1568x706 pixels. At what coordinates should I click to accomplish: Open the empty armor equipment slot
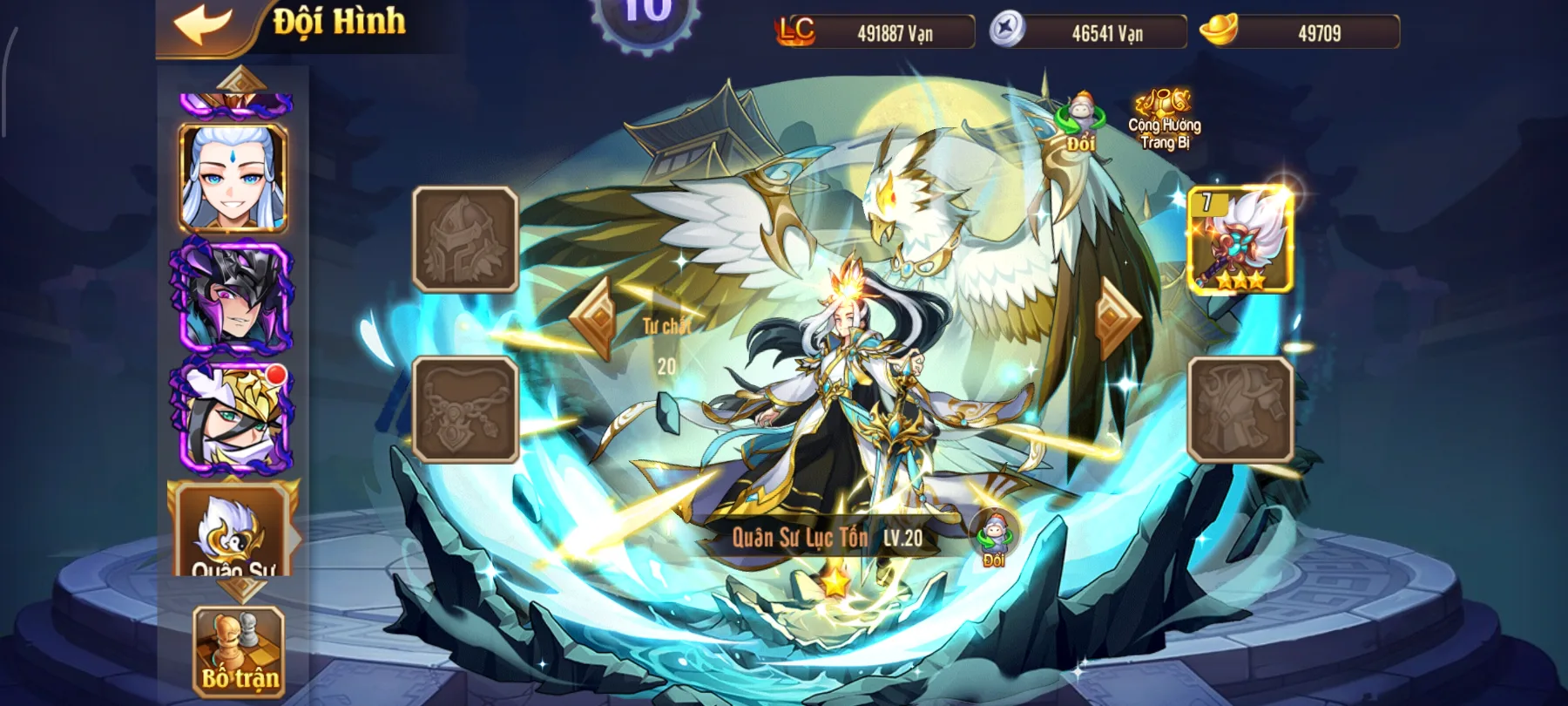coord(1240,409)
